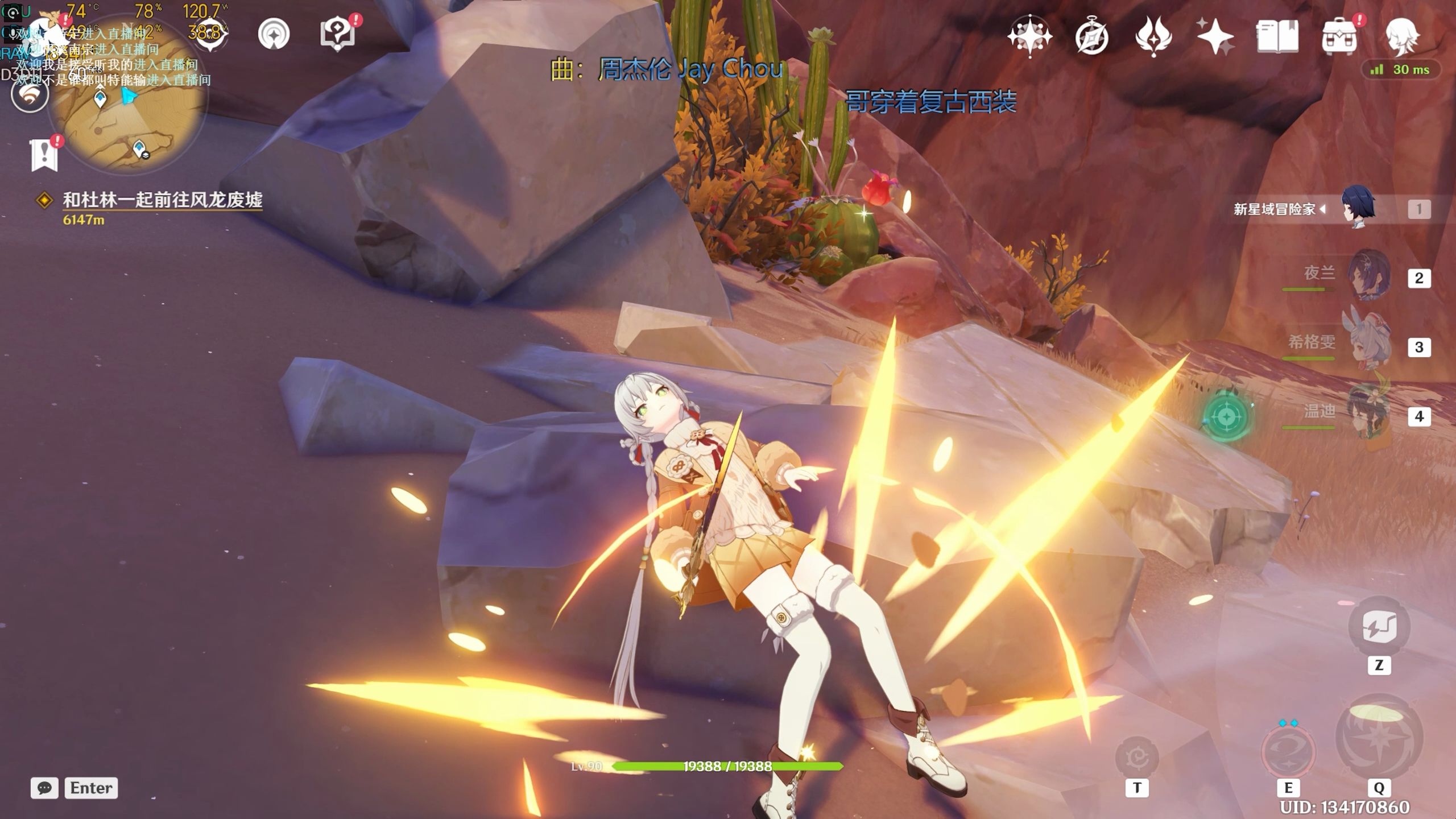Open the question-mark speech bubble icon
The image size is (1456, 819).
pos(337,33)
